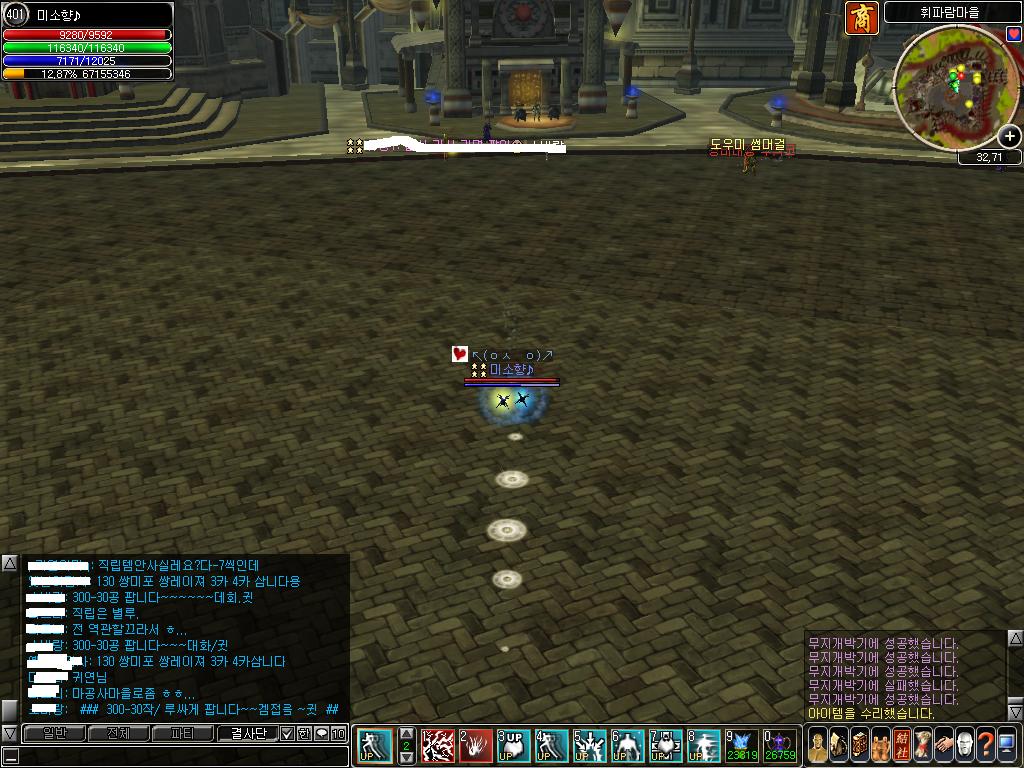The height and width of the screenshot is (768, 1024).
Task: Click the speech bubble chat icon
Action: click(321, 734)
